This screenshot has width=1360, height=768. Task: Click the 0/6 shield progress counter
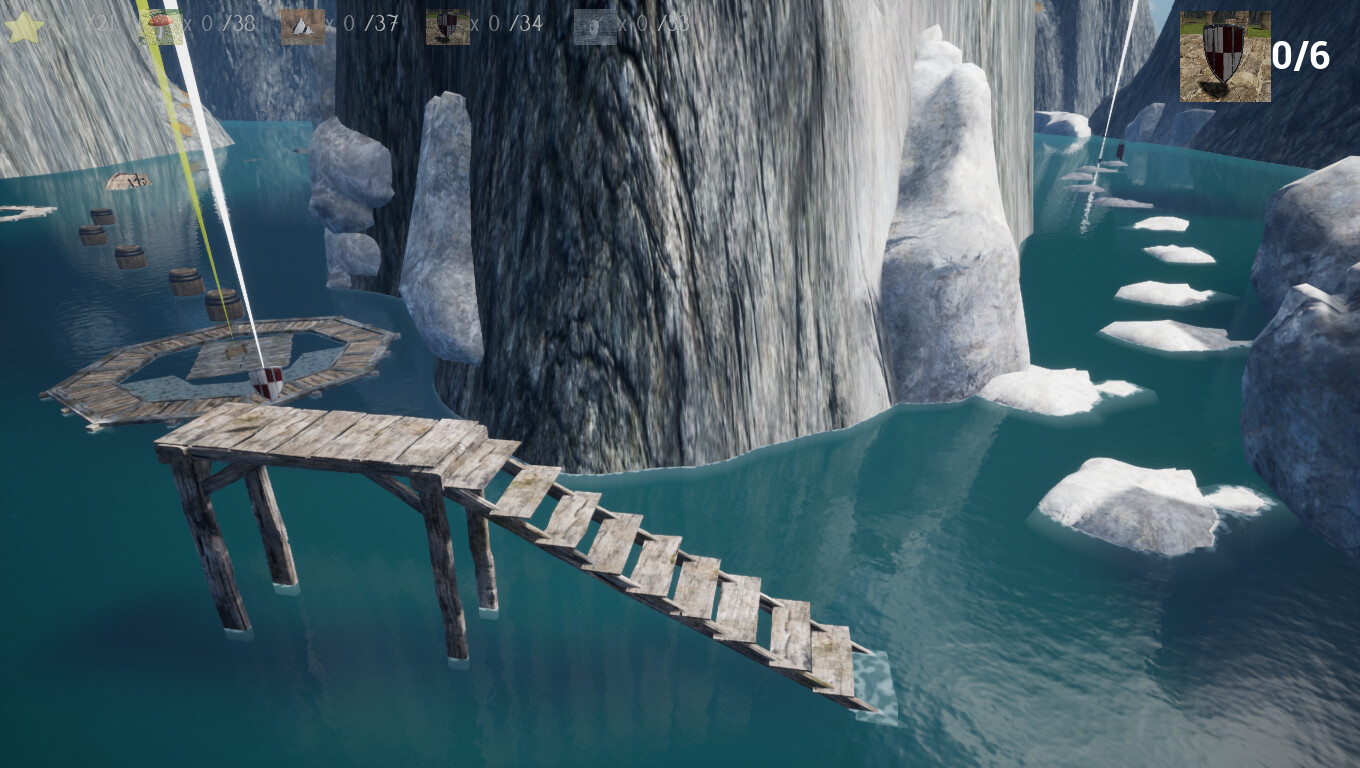[x=1302, y=55]
